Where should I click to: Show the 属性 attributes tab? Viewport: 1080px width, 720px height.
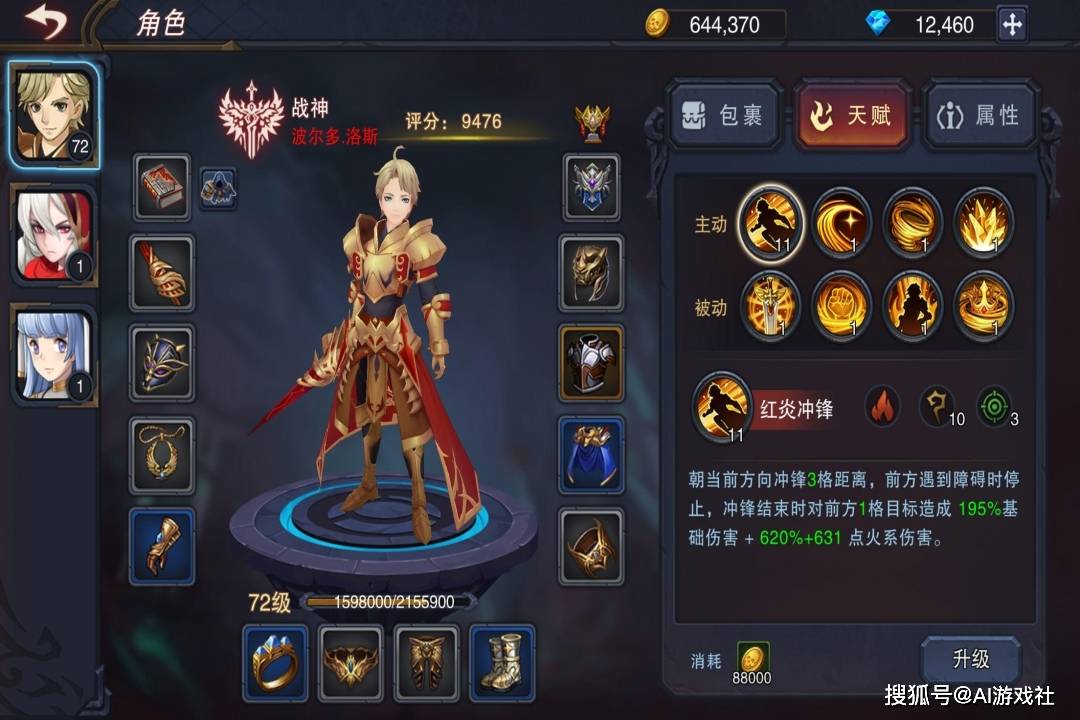click(980, 117)
